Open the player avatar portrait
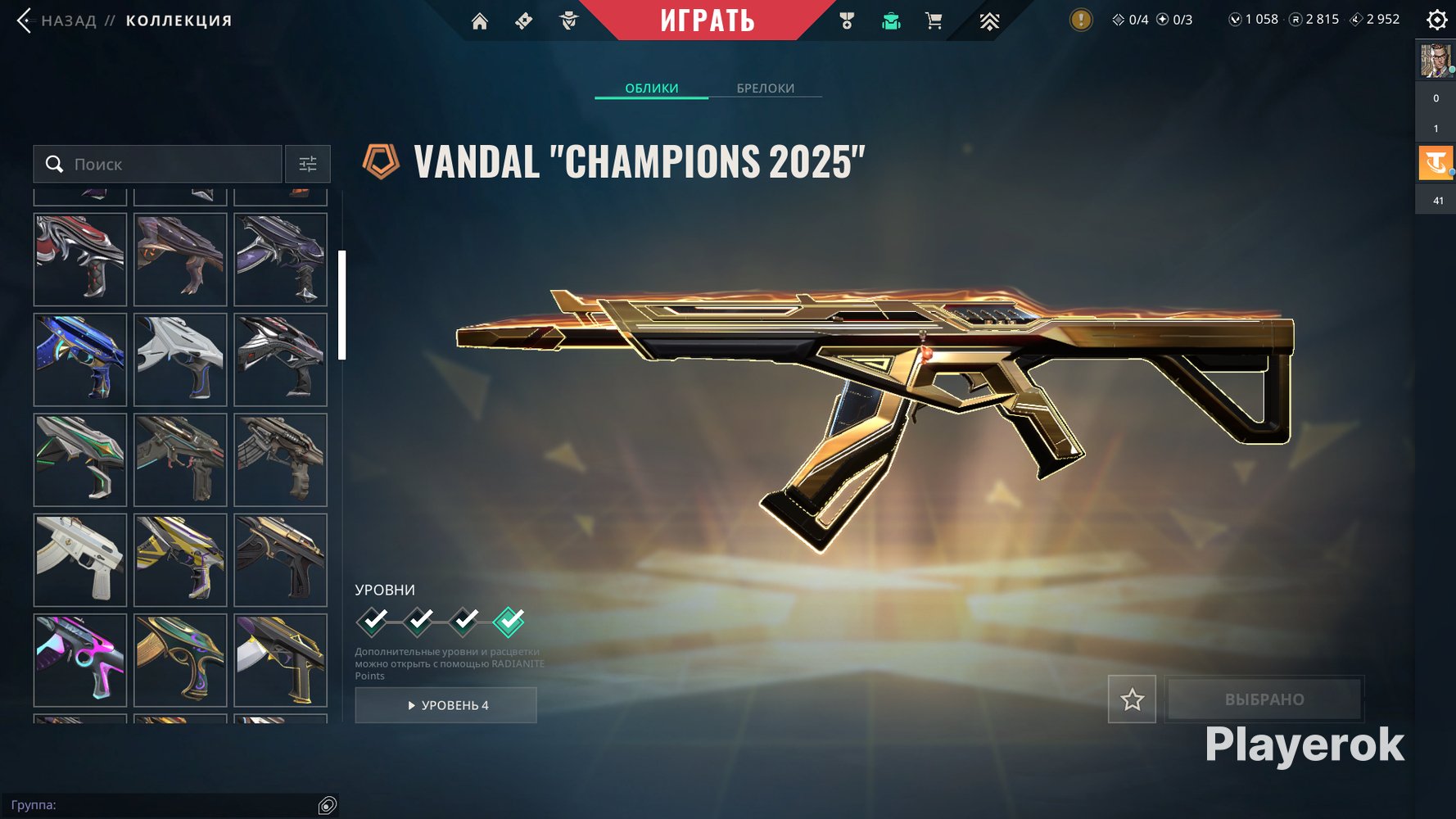The height and width of the screenshot is (819, 1456). [1435, 61]
